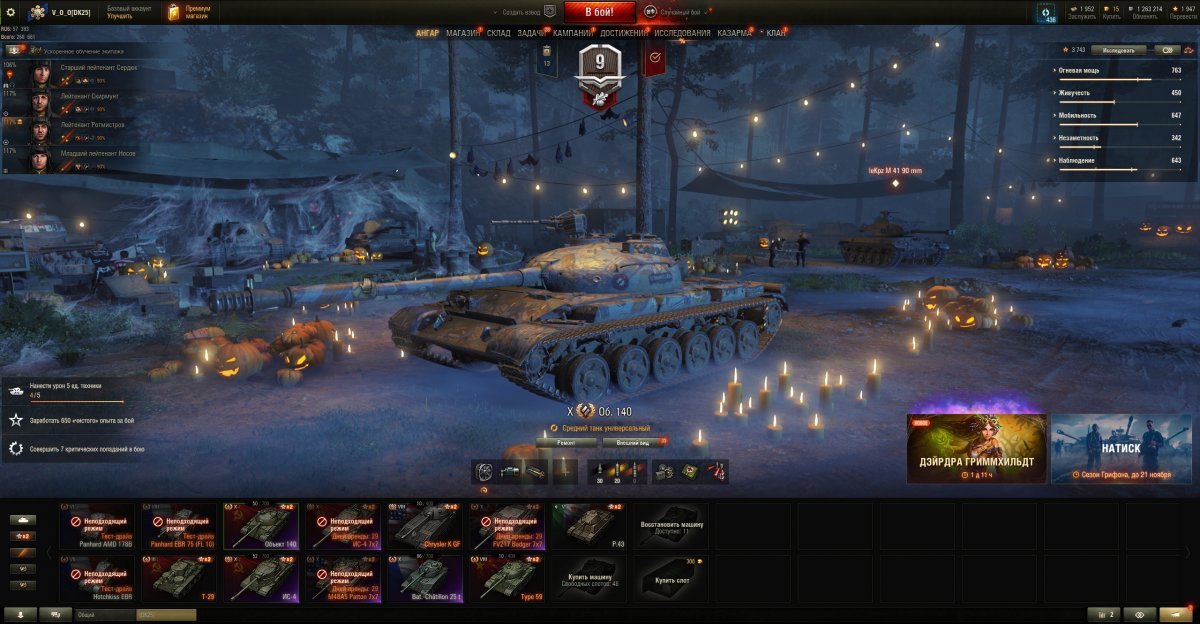
Task: Click the Исследовать research button
Action: 1118,49
